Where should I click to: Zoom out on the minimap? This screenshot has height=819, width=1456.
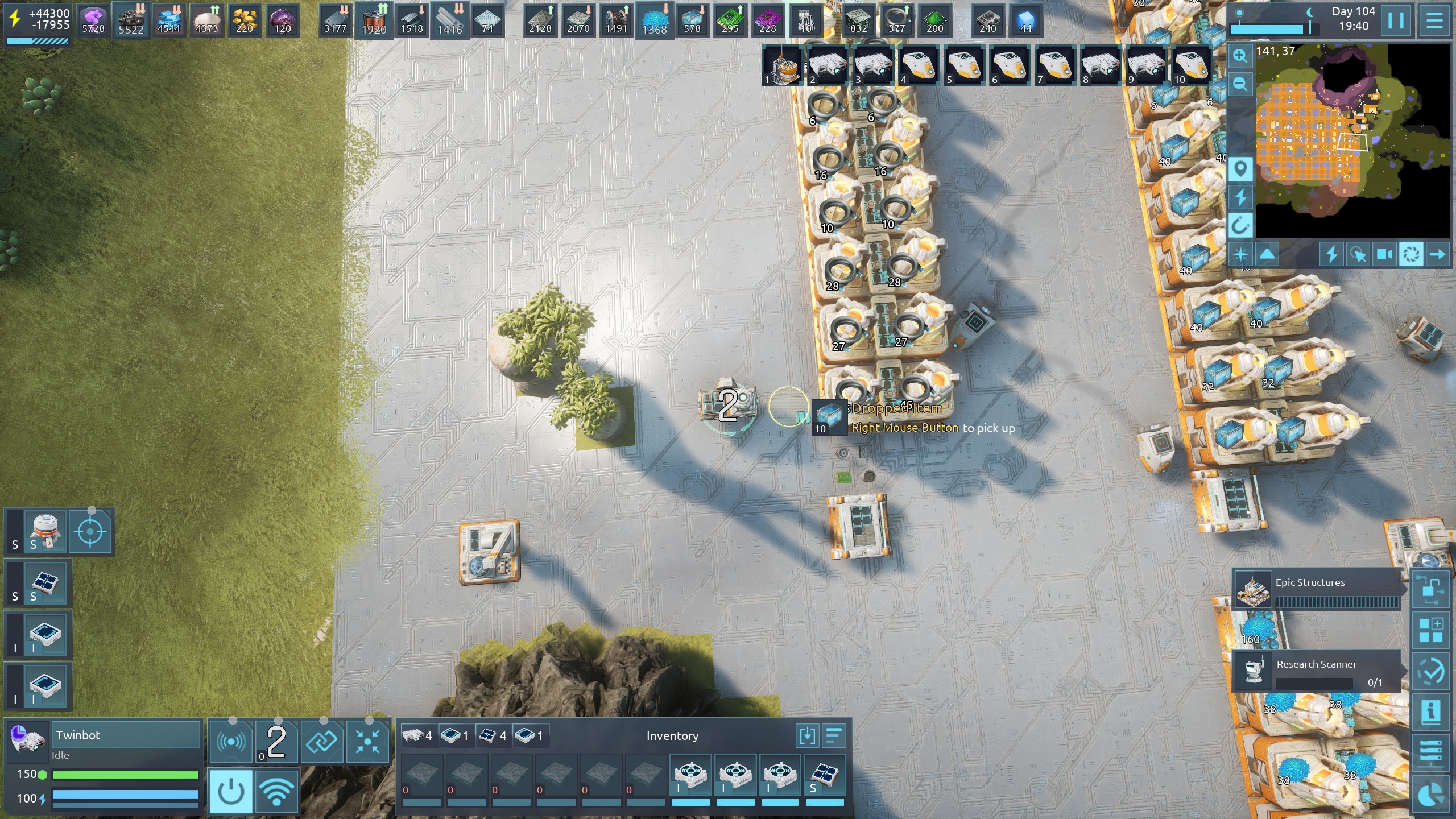coord(1240,84)
